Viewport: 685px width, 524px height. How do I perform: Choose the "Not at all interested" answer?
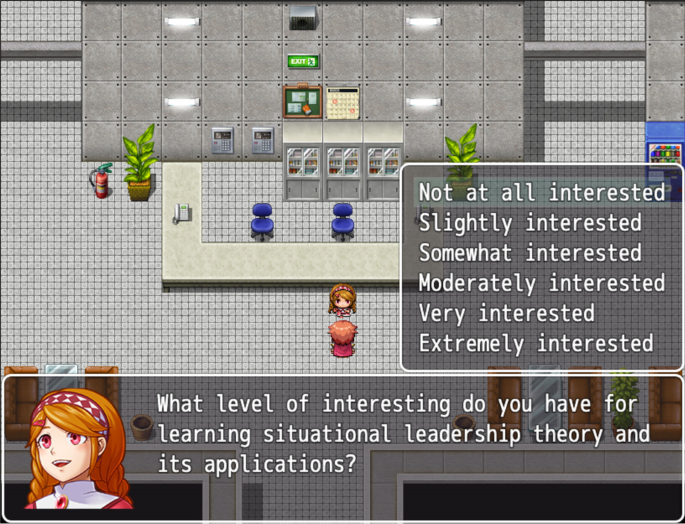[x=541, y=192]
